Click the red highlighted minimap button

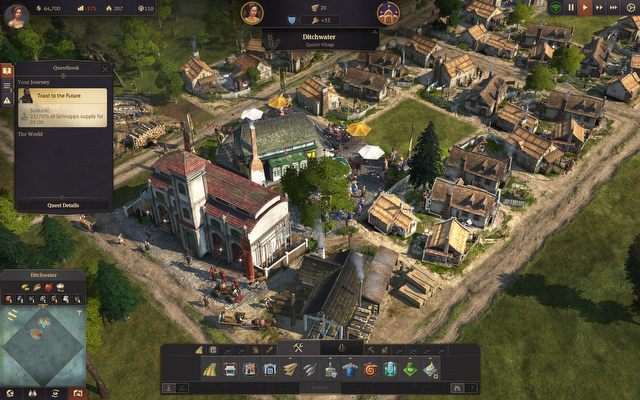(78, 392)
